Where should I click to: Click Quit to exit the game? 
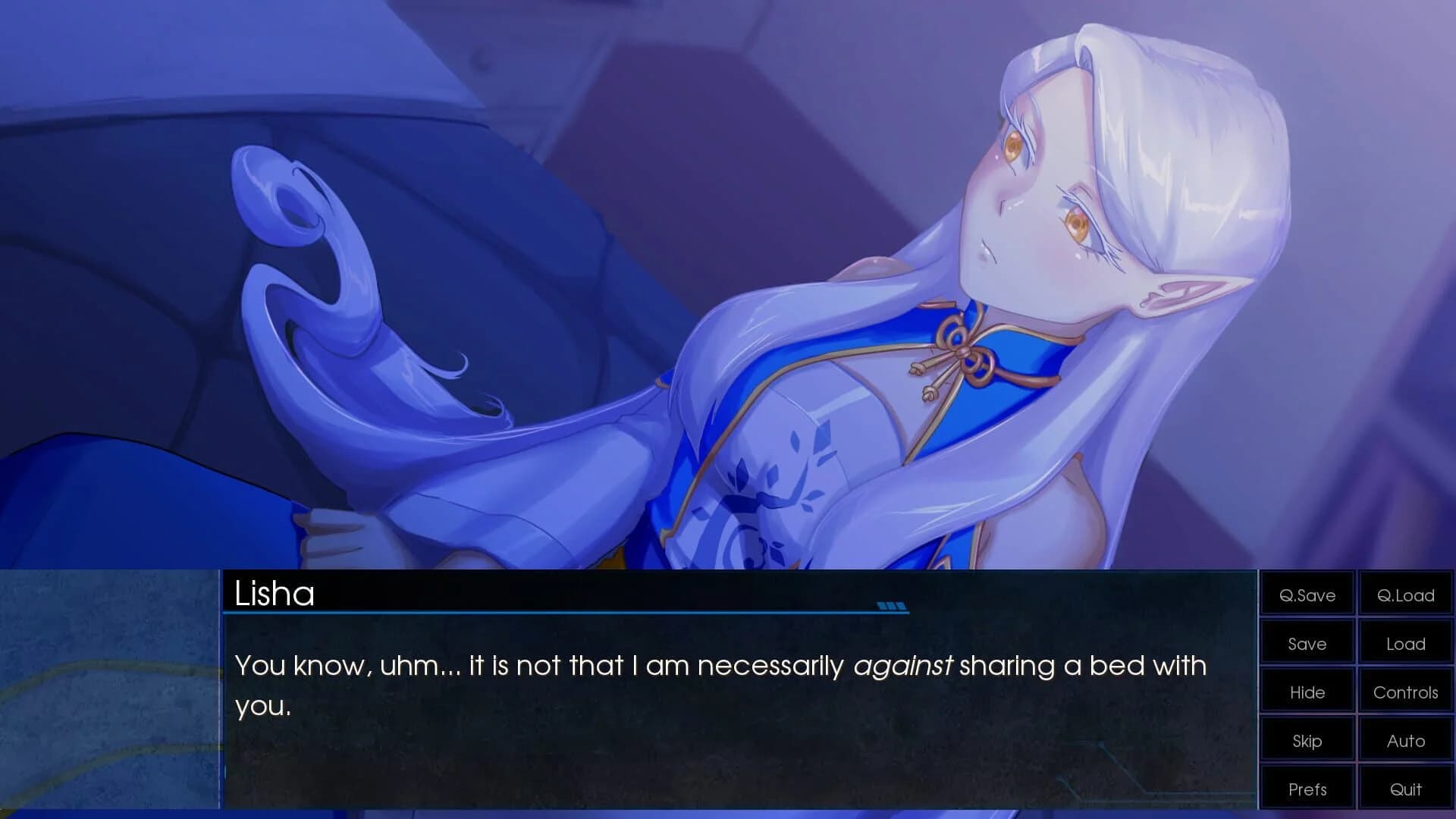click(x=1405, y=789)
